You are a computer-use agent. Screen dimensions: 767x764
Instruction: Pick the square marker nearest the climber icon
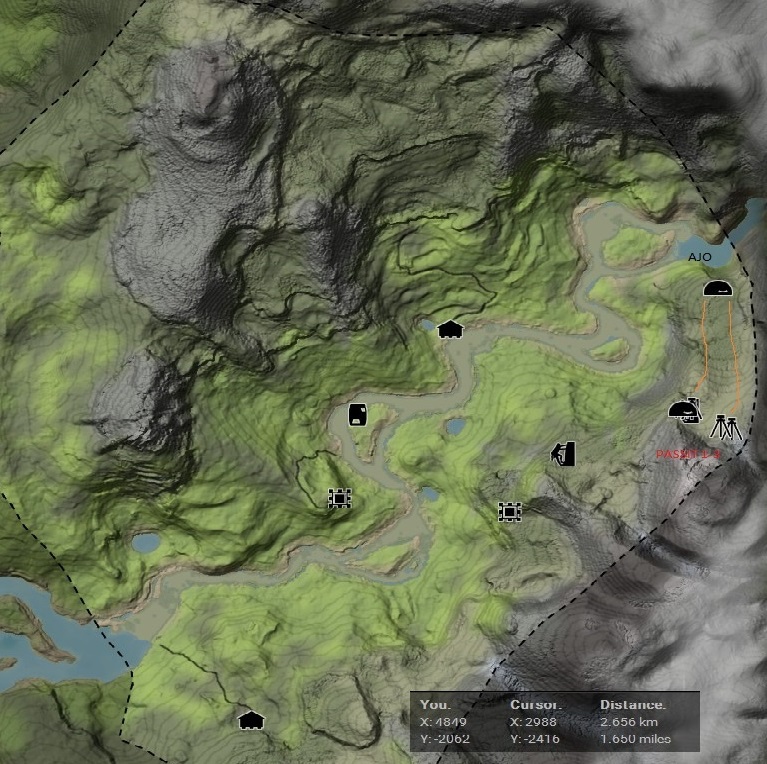click(x=510, y=511)
